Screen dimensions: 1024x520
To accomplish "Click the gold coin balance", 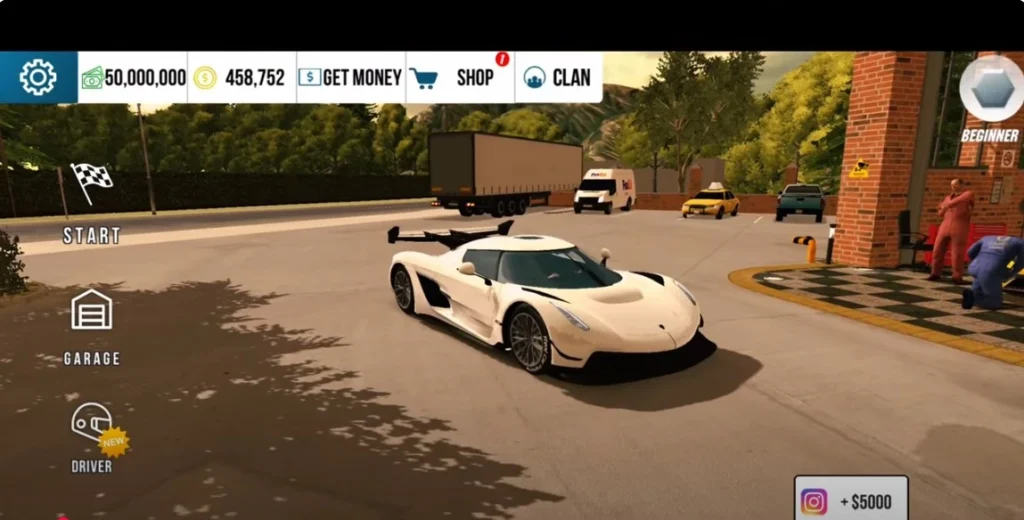I will click(x=241, y=77).
